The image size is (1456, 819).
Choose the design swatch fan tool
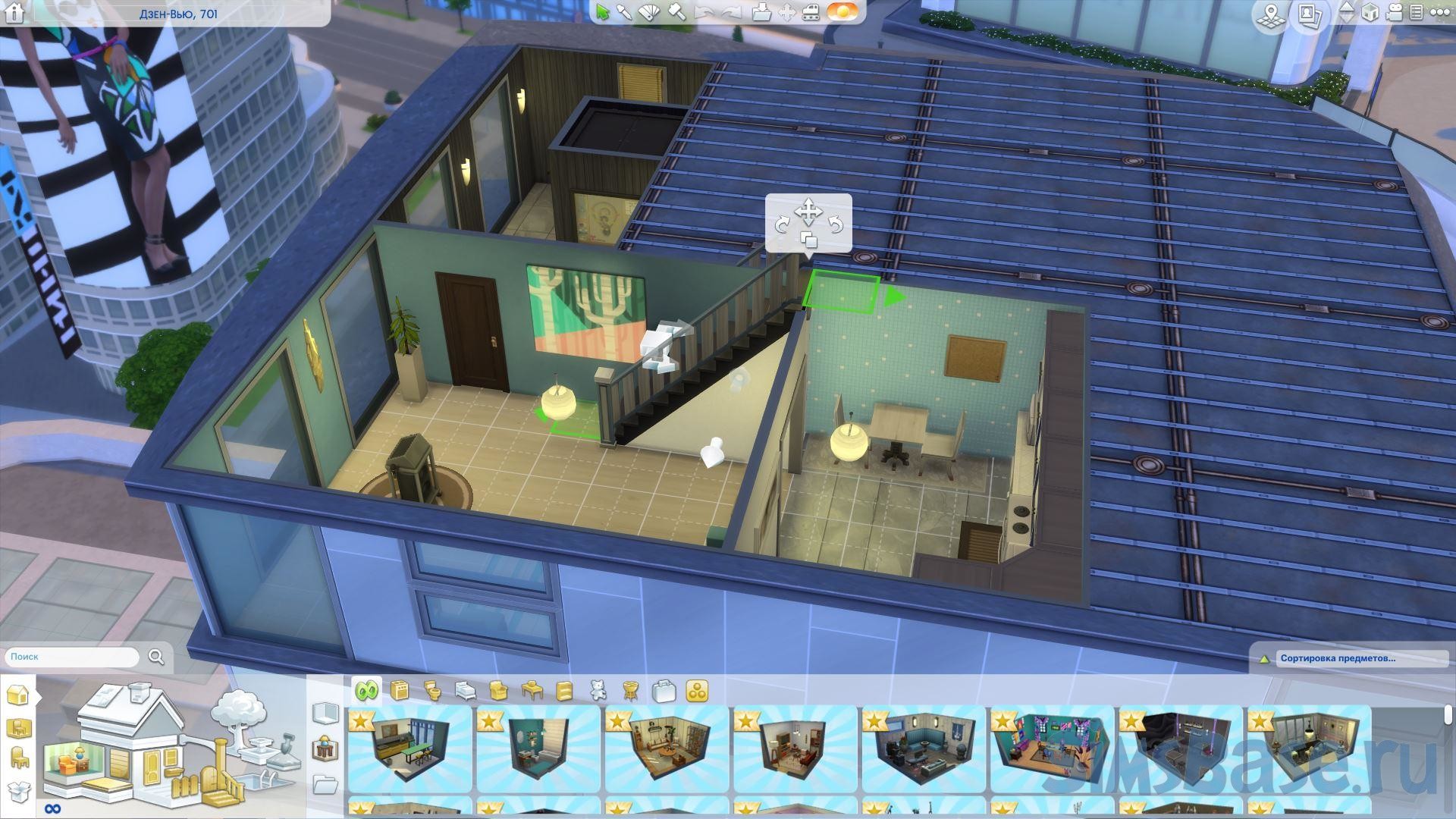coord(650,13)
